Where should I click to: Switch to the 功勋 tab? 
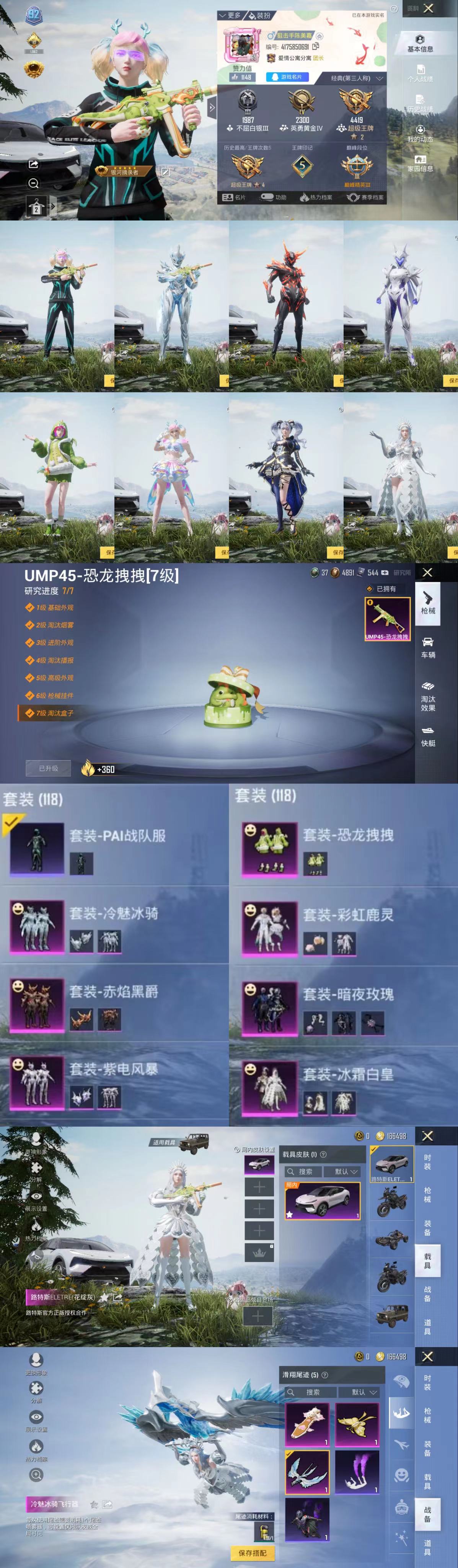click(x=274, y=197)
